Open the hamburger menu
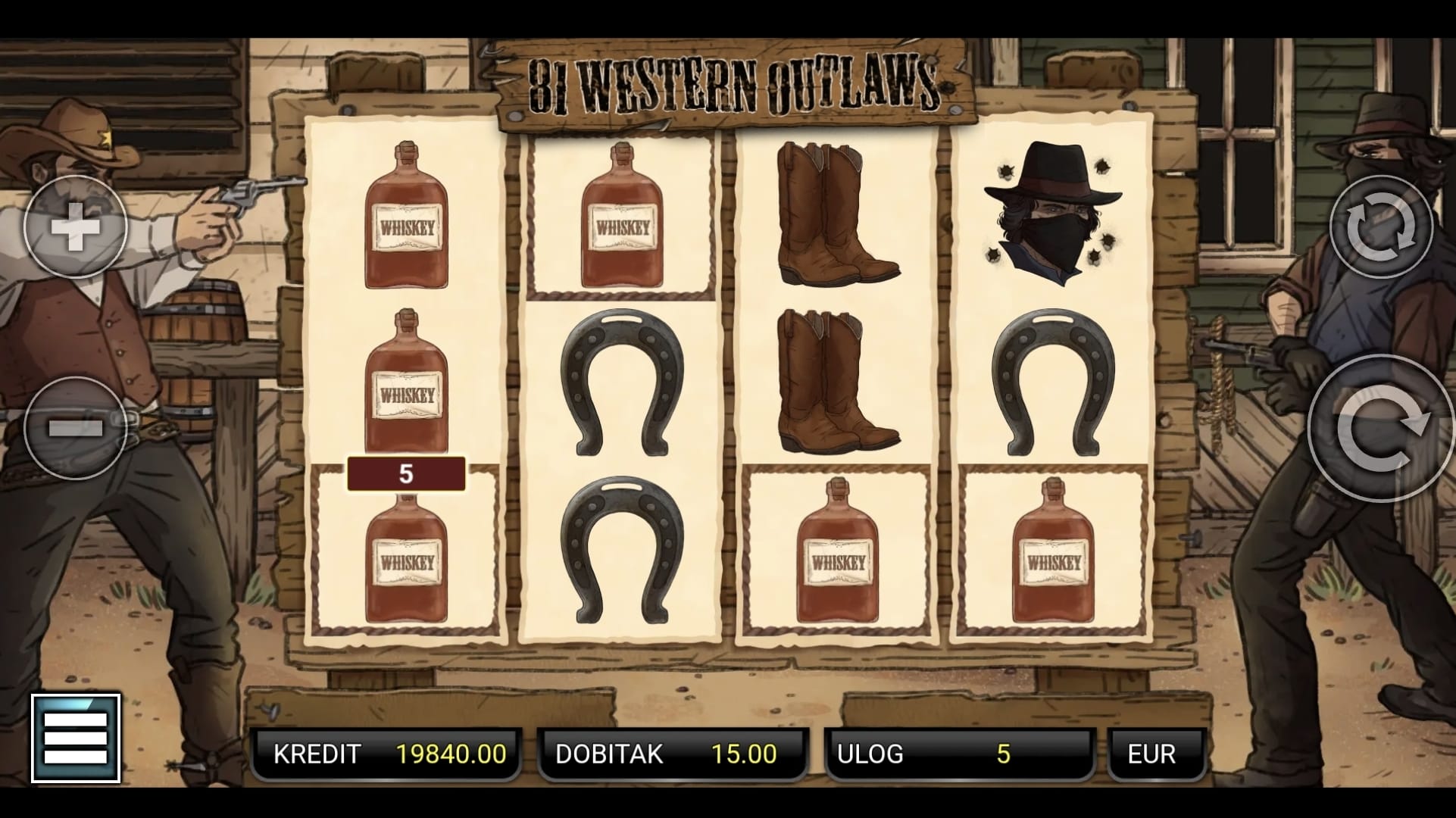Viewport: 1456px width, 818px height. [x=76, y=738]
